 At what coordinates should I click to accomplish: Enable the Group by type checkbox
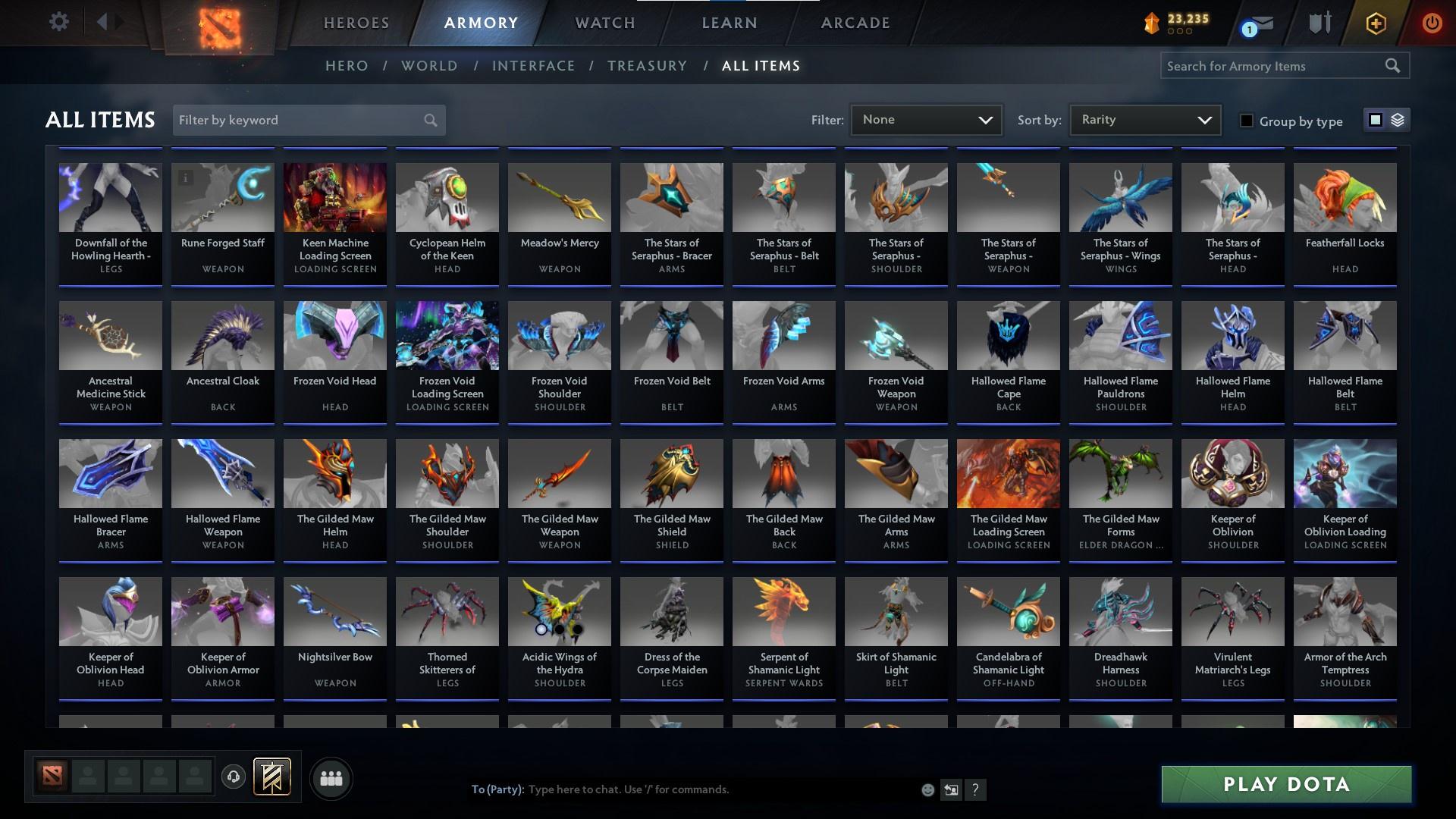[x=1247, y=121]
